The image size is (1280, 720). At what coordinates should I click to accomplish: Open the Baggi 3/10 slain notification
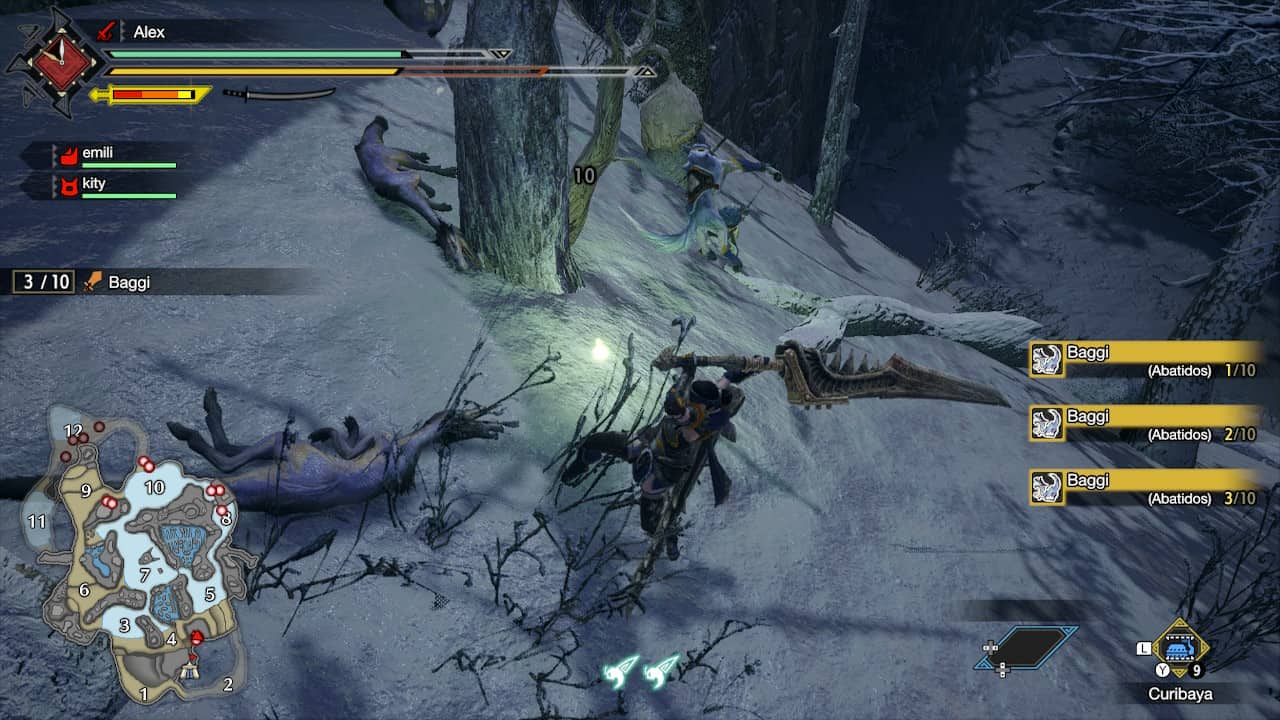1145,487
